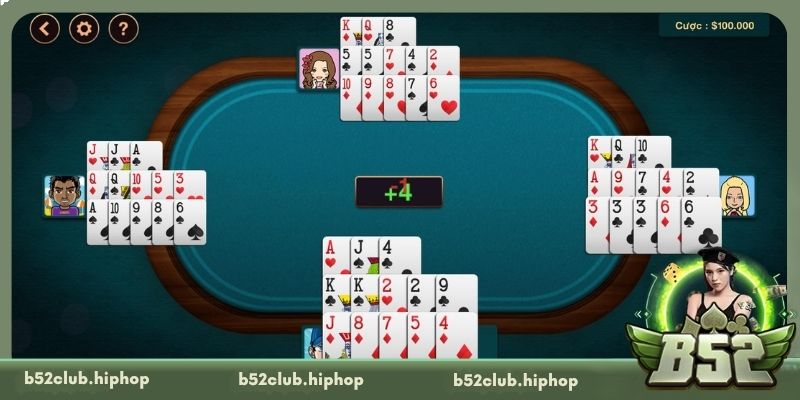Go back using the arrow button
The height and width of the screenshot is (400, 800).
tap(44, 29)
